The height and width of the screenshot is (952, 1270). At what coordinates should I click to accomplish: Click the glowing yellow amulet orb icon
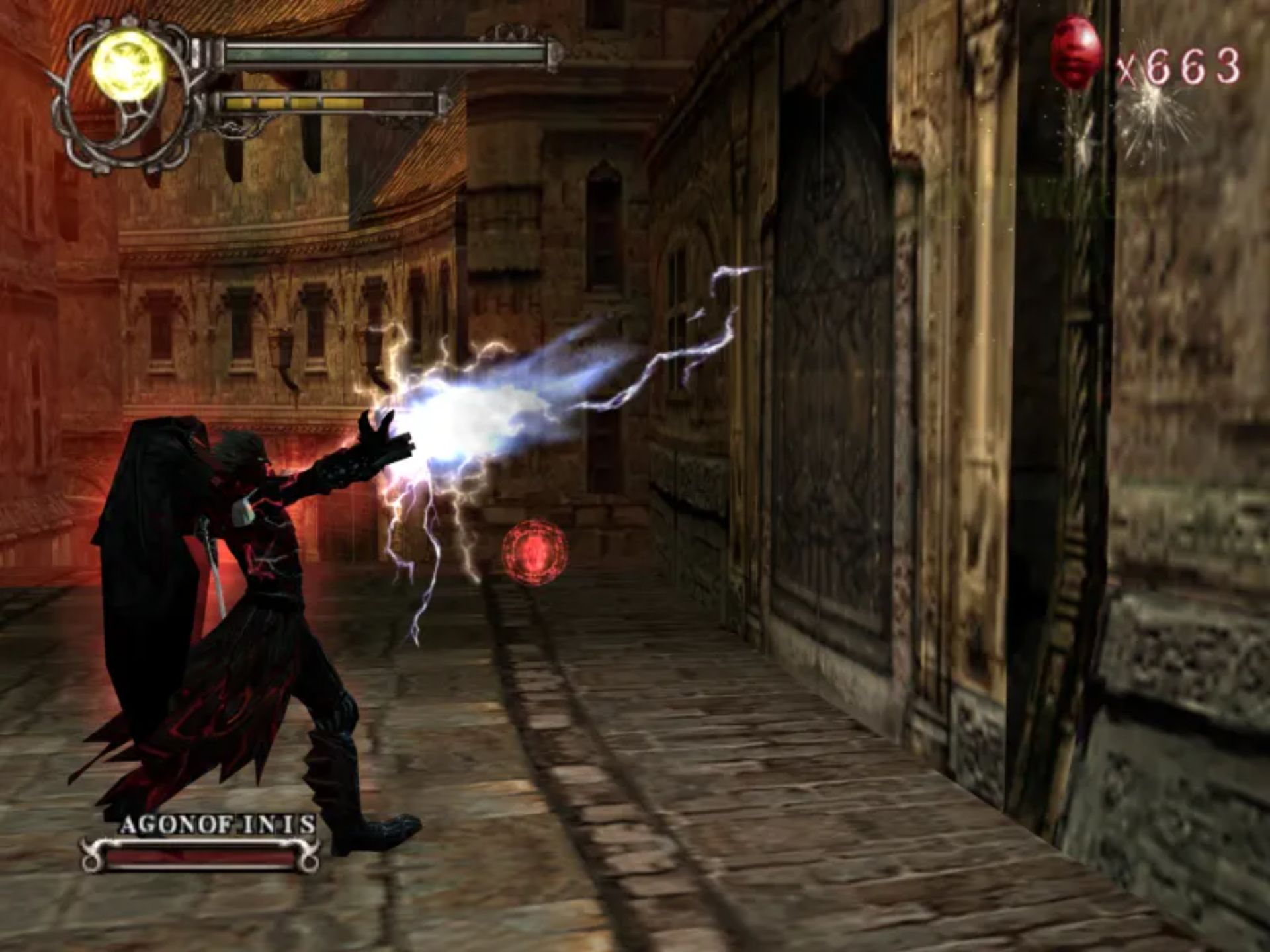coord(128,67)
